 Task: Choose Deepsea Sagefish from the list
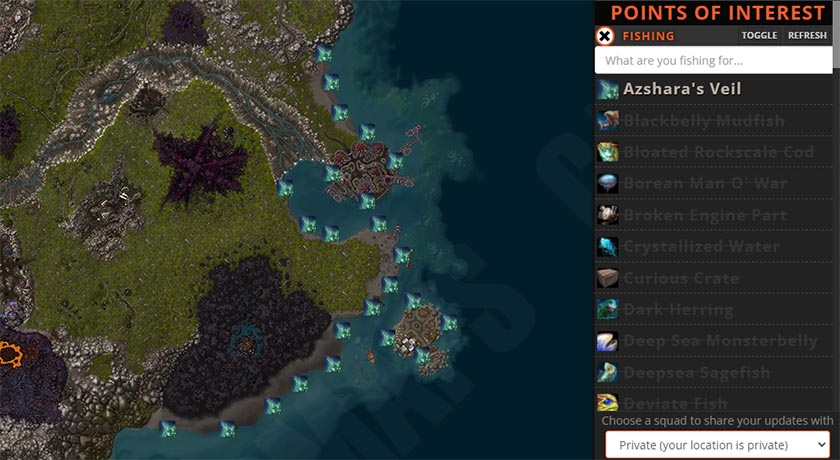[696, 373]
